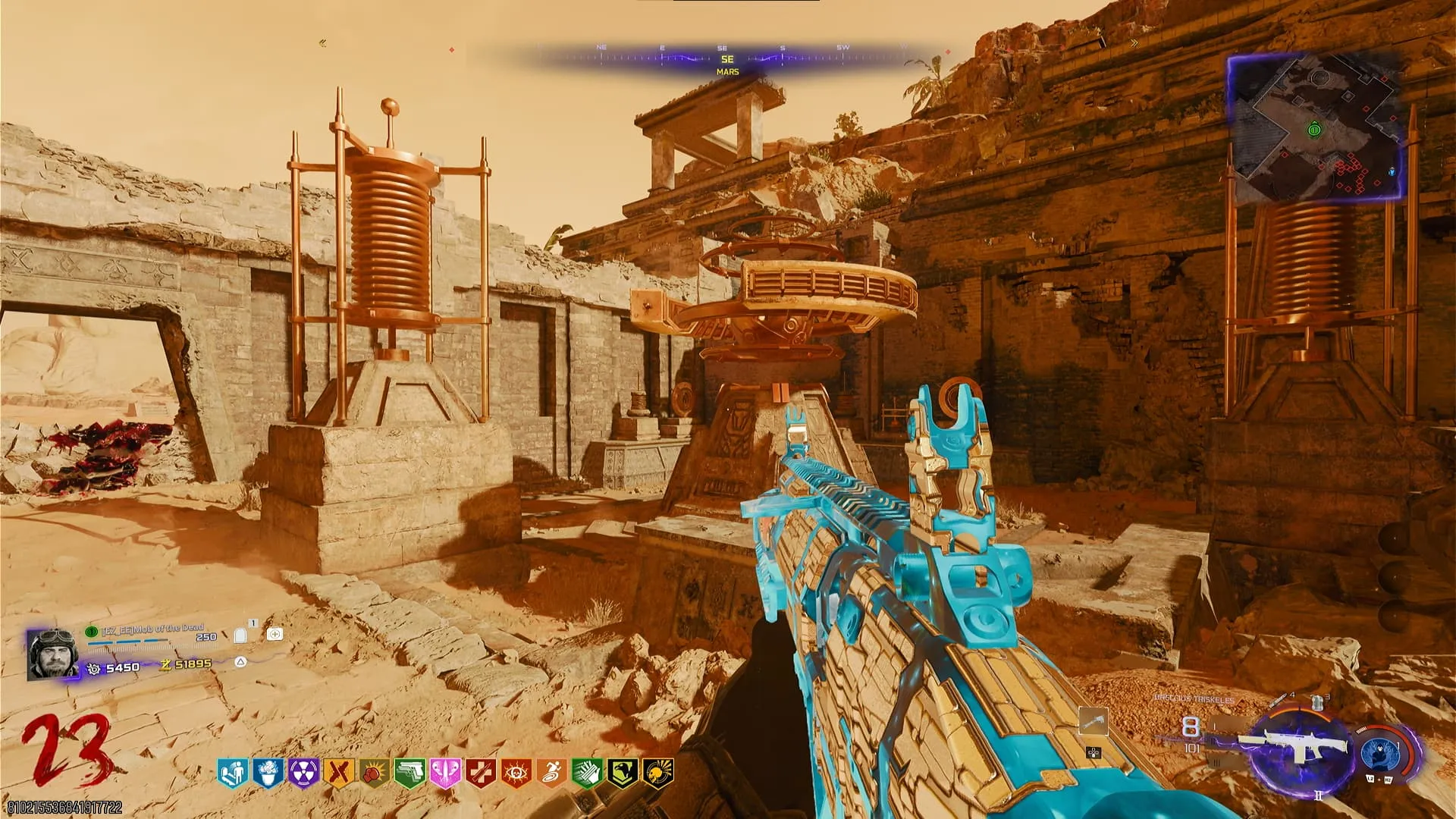Image resolution: width=1456 pixels, height=819 pixels.
Task: Click the stairs-and-figure perk icon
Action: coord(232,773)
